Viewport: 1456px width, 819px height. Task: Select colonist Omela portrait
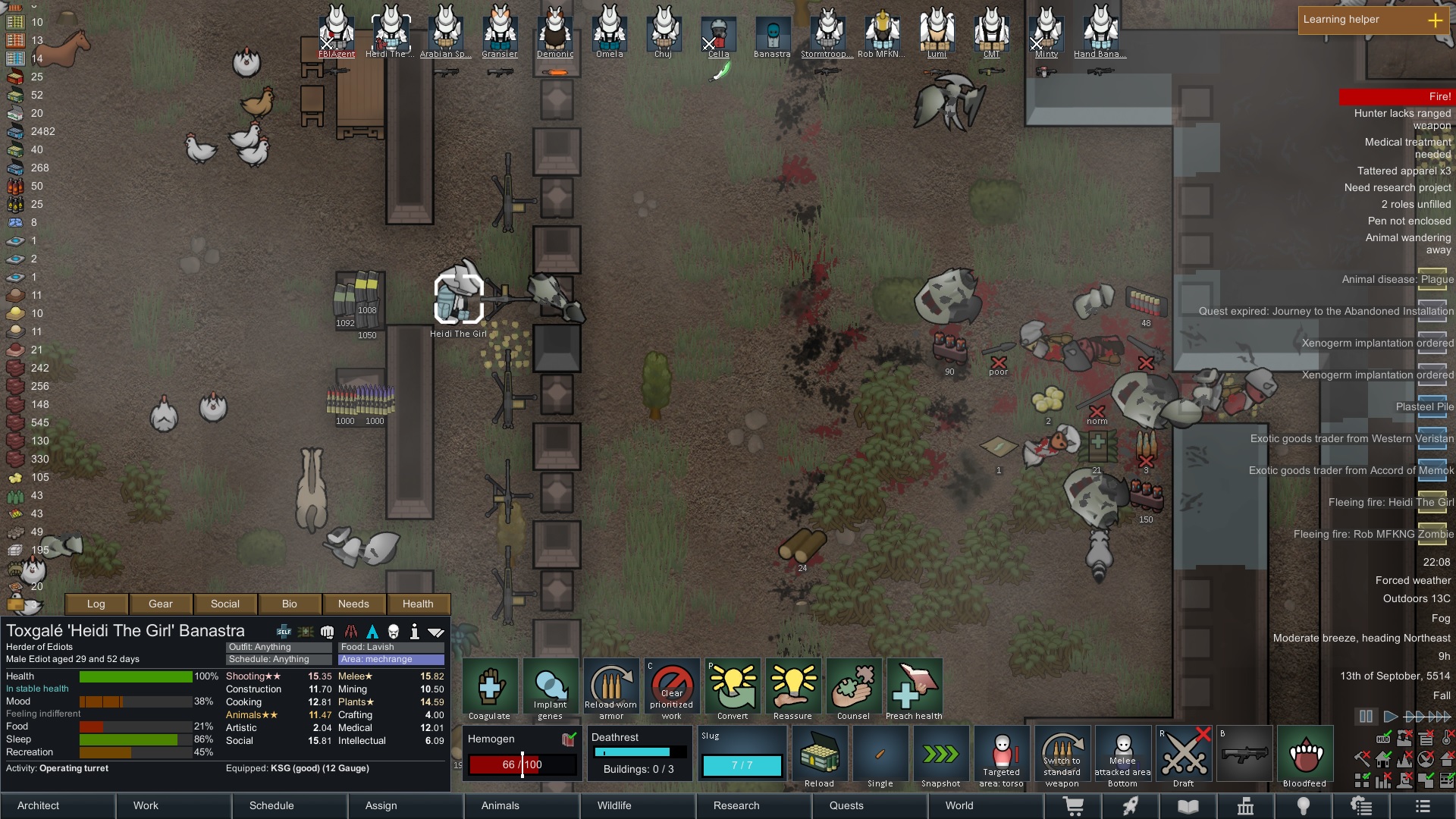pyautogui.click(x=610, y=32)
